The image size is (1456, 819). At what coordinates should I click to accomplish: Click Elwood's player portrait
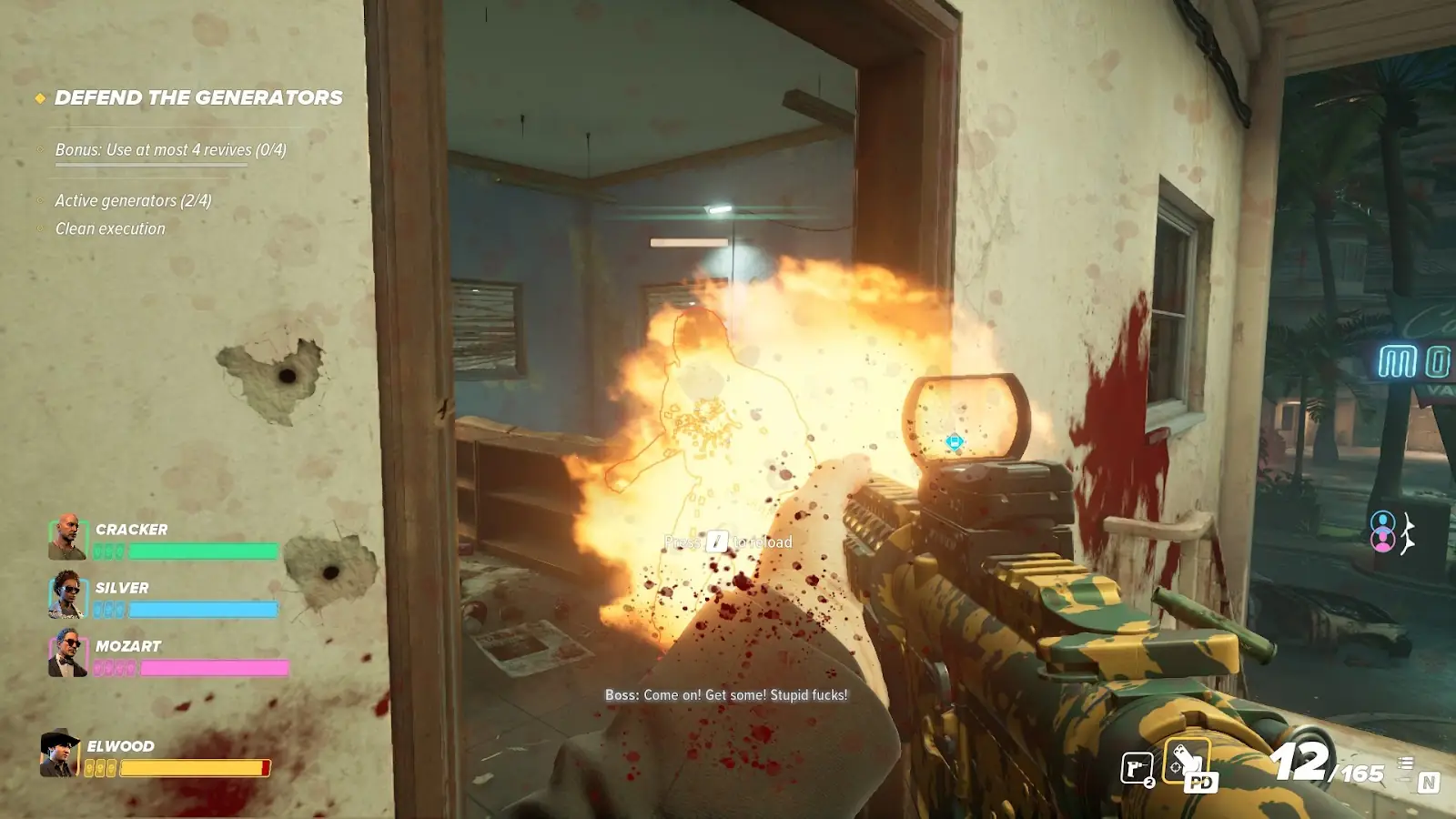[60, 753]
